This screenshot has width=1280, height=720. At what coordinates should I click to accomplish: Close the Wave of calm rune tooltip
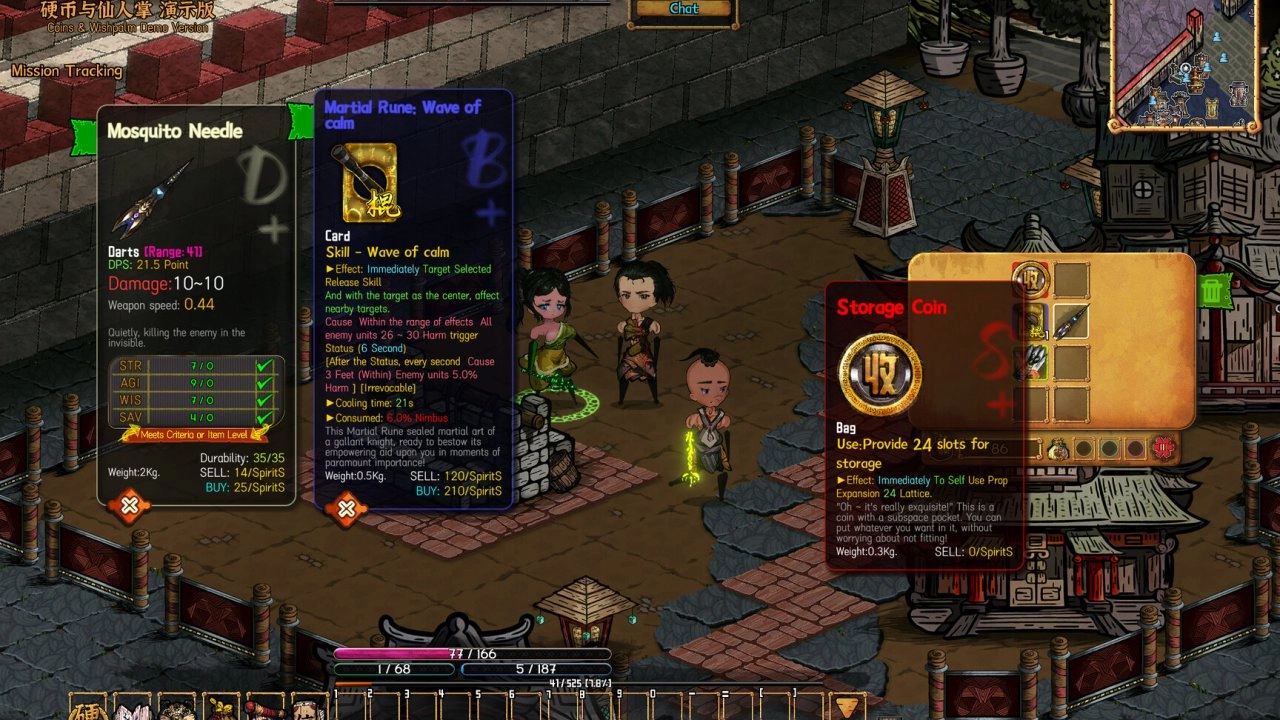346,510
